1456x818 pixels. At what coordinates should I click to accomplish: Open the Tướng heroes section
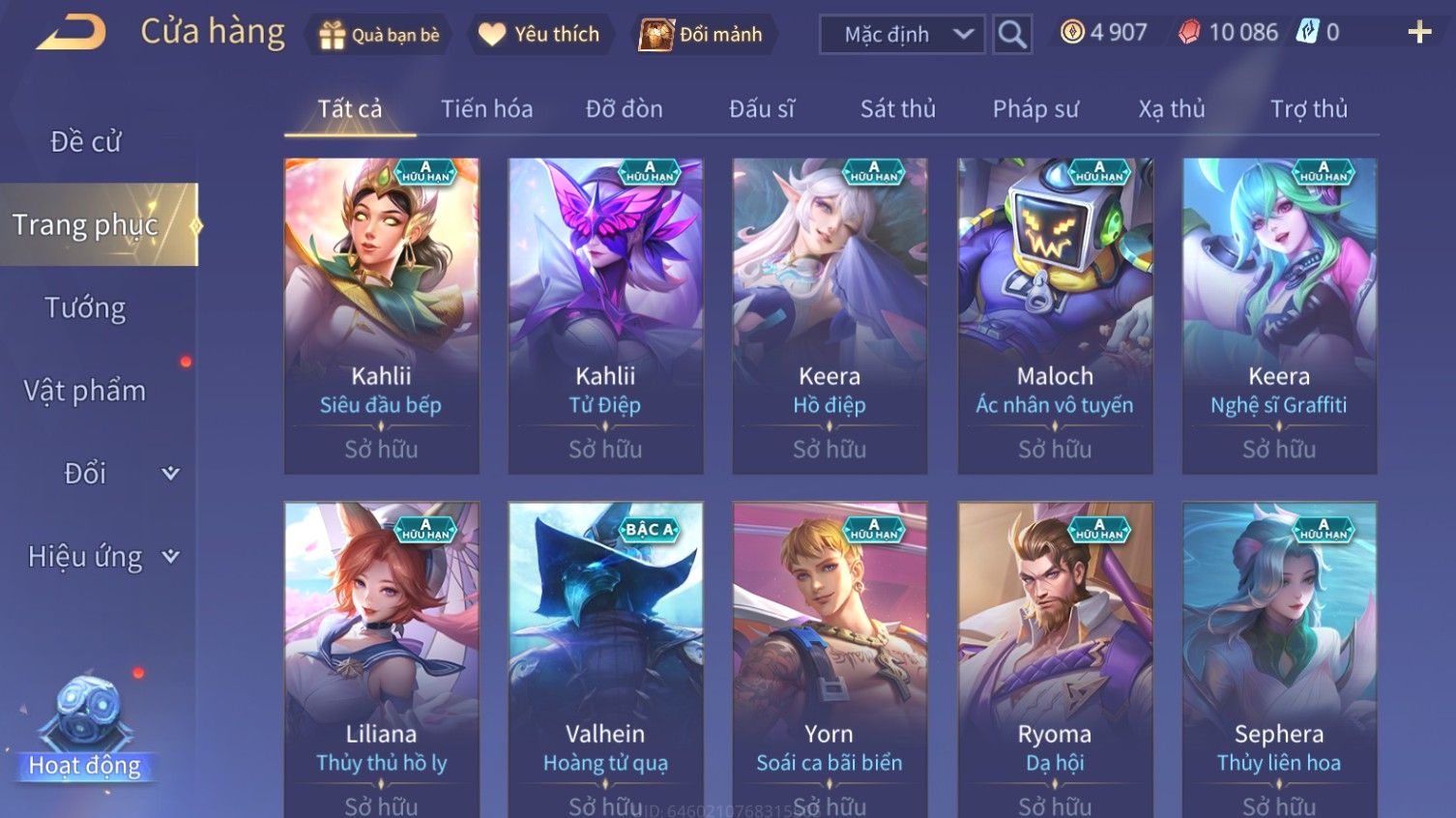[85, 308]
